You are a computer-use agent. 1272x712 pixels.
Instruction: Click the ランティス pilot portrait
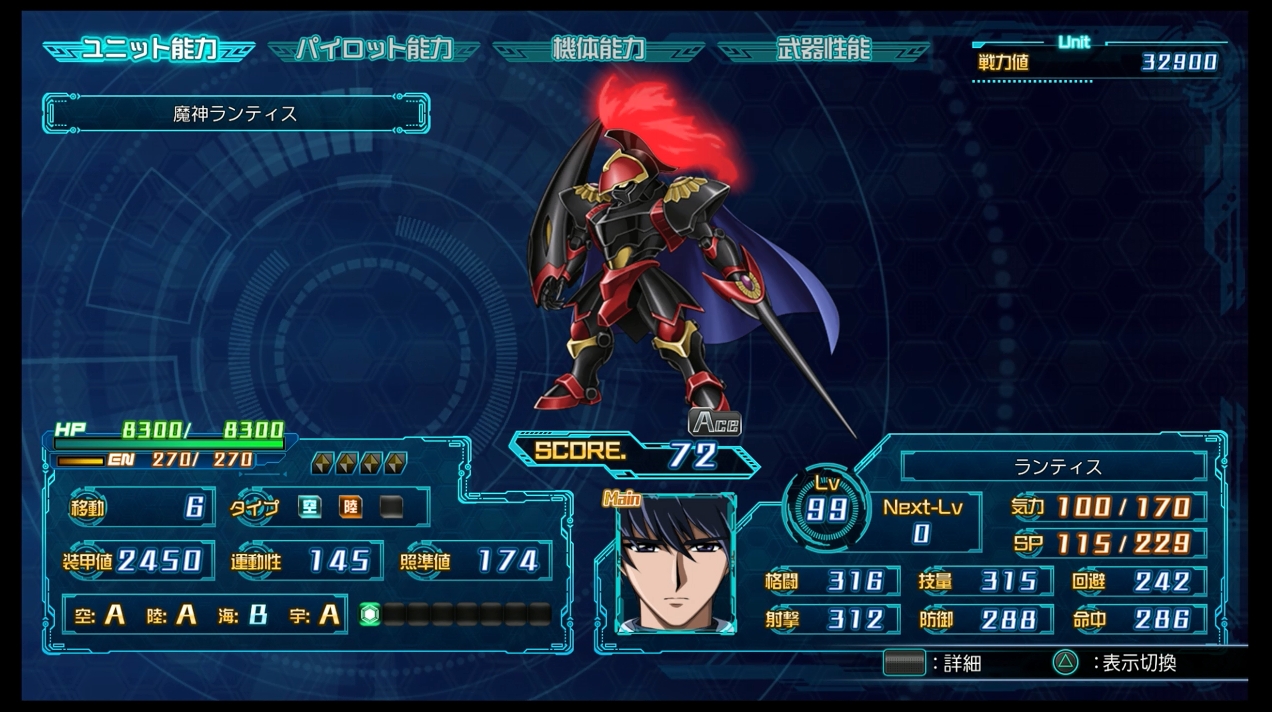click(675, 564)
